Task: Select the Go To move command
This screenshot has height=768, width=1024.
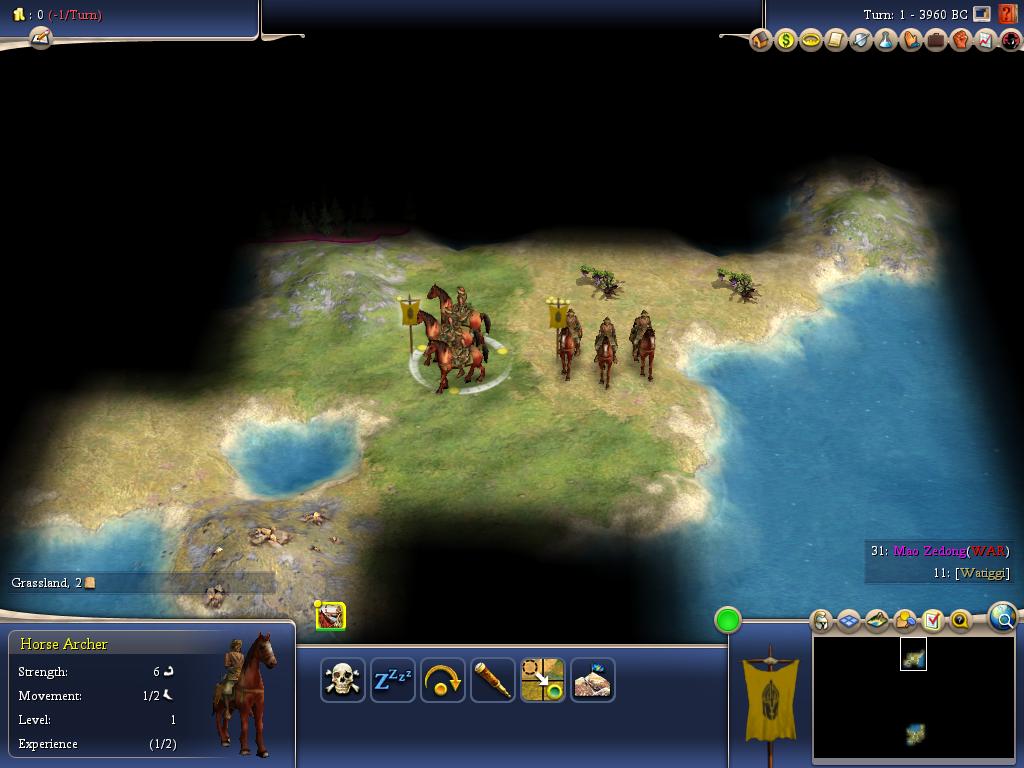Action: click(542, 681)
